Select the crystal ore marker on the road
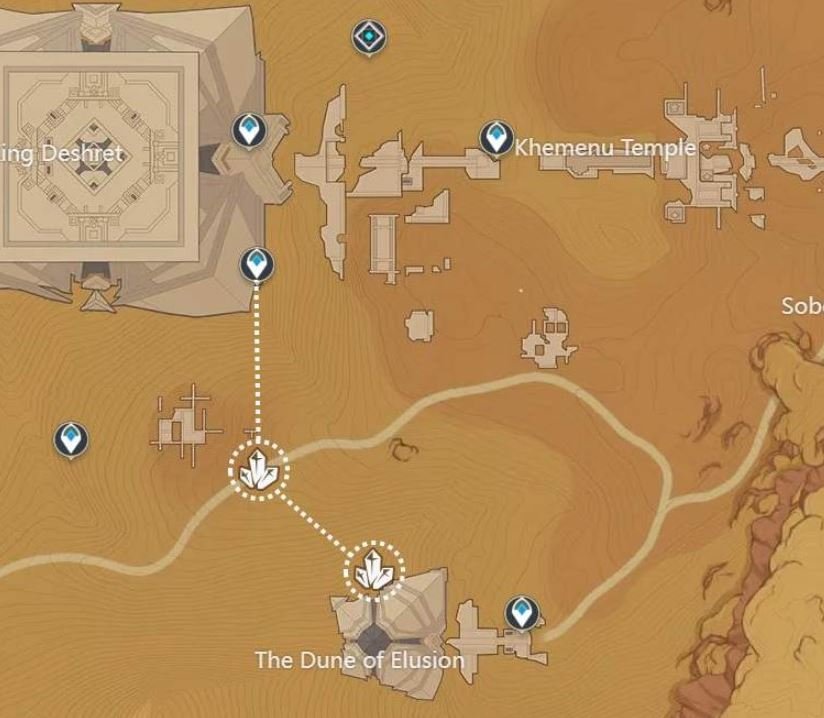This screenshot has width=824, height=718. pos(259,469)
